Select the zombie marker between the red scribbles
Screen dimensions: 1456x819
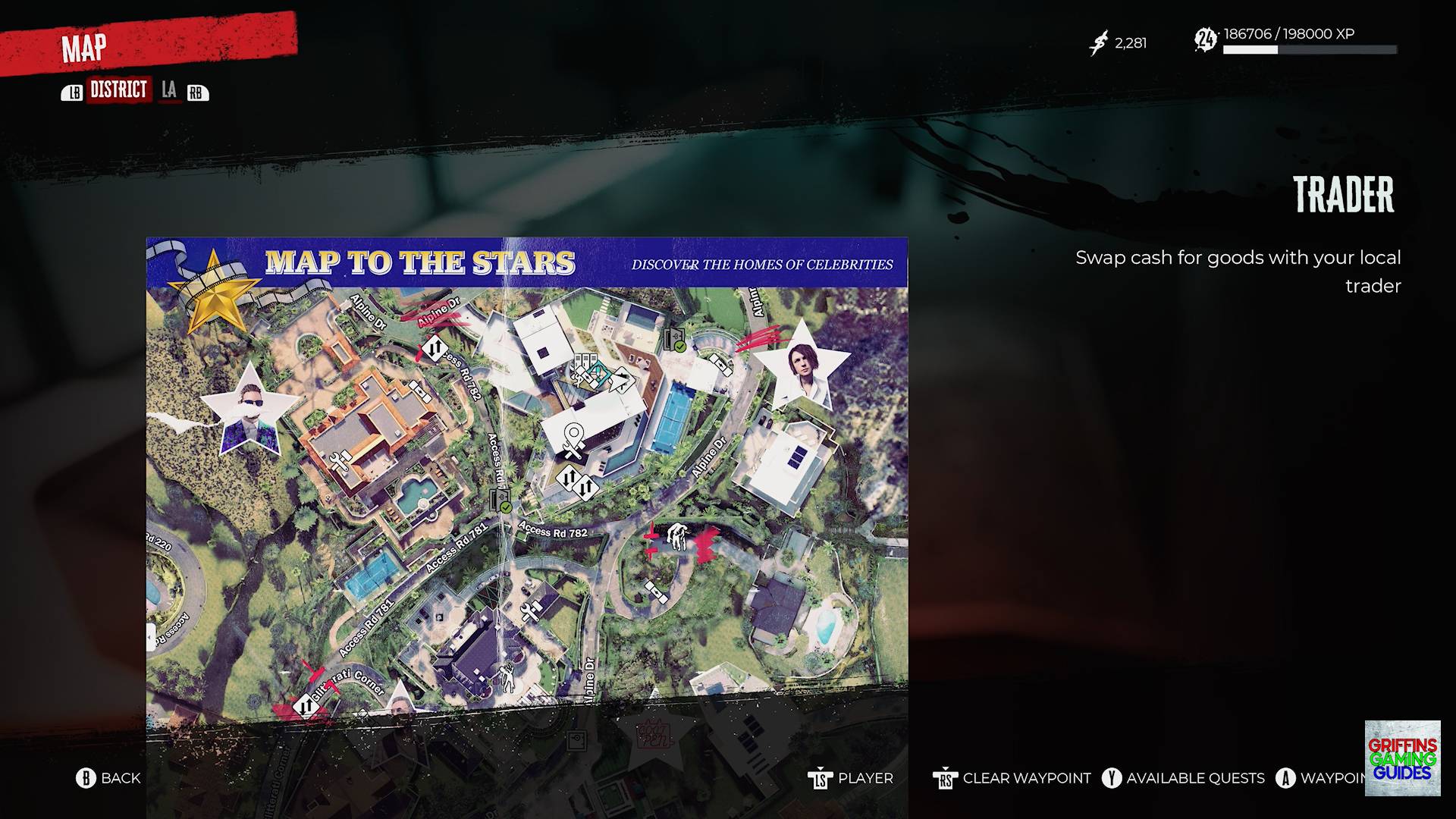676,537
